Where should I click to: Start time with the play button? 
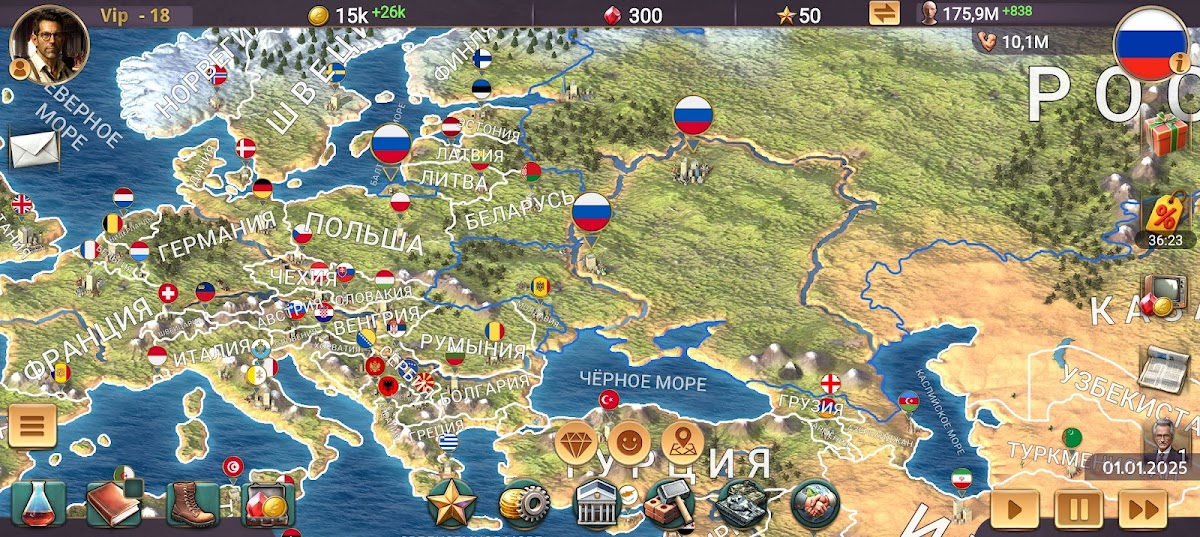(1015, 508)
